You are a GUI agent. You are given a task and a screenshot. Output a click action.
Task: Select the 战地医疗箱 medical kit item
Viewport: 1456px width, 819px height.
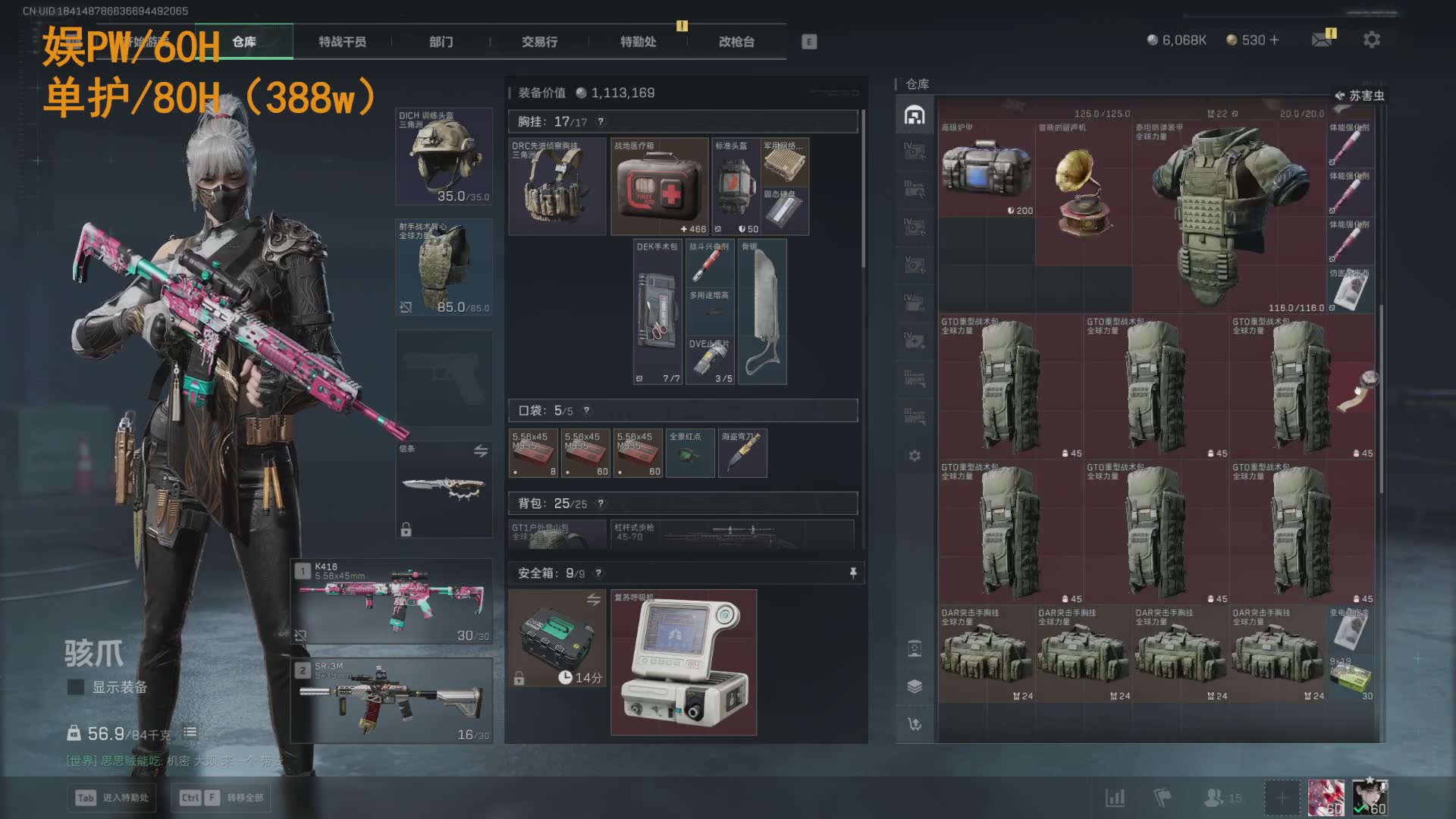(659, 187)
